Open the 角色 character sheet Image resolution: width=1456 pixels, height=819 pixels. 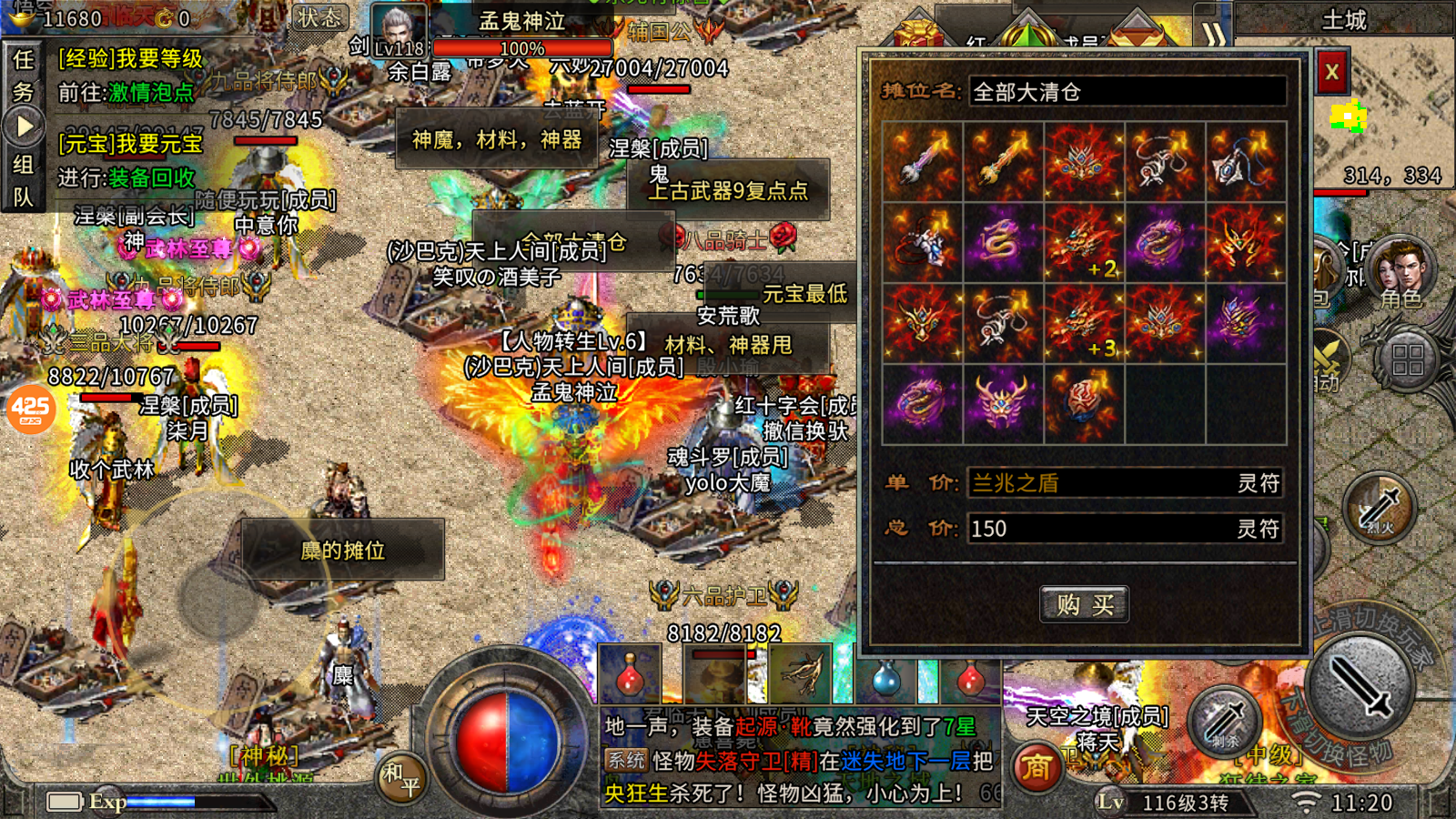pyautogui.click(x=1400, y=273)
